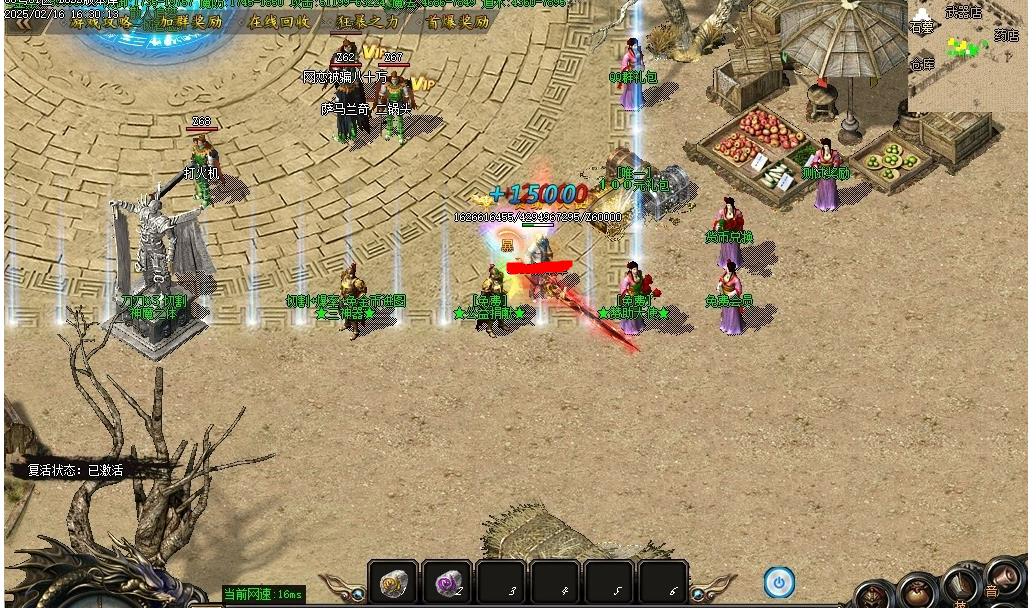Select the 仓库 warehouse label on minimap
The width and height of the screenshot is (1036, 608).
[921, 64]
